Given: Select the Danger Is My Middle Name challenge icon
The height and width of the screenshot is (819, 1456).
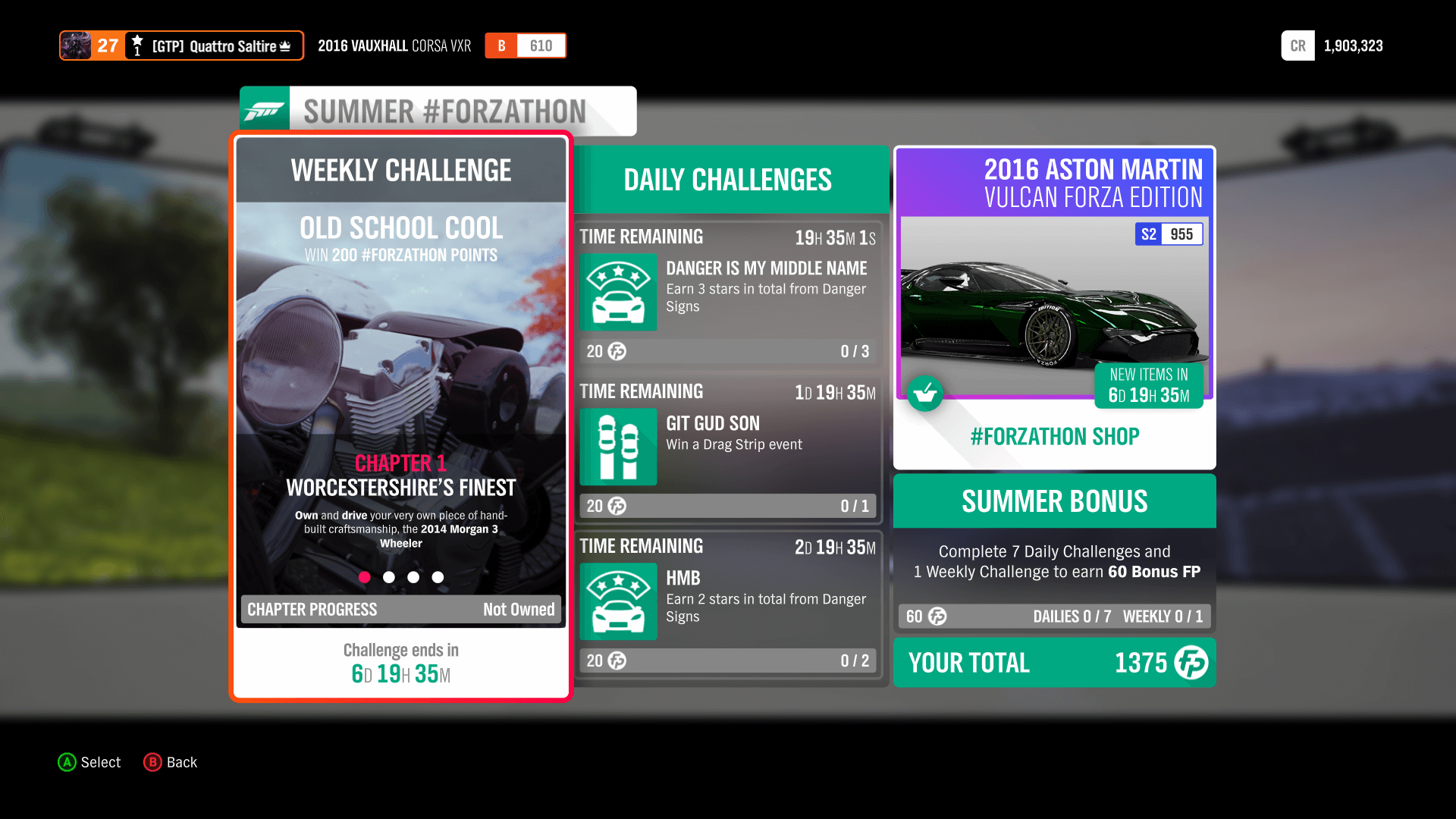Looking at the screenshot, I should 618,292.
